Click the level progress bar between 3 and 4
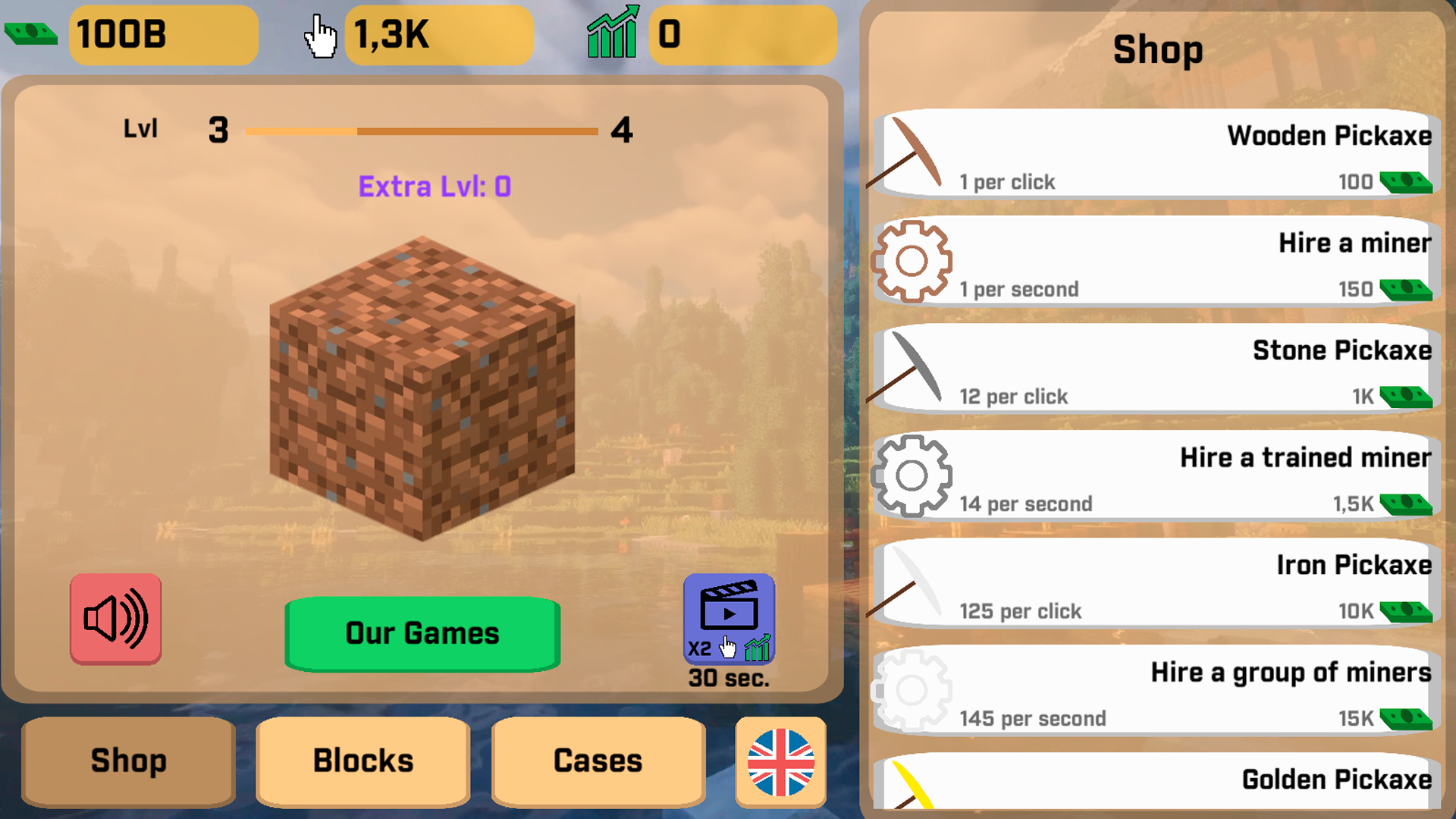Viewport: 1456px width, 819px height. [421, 130]
